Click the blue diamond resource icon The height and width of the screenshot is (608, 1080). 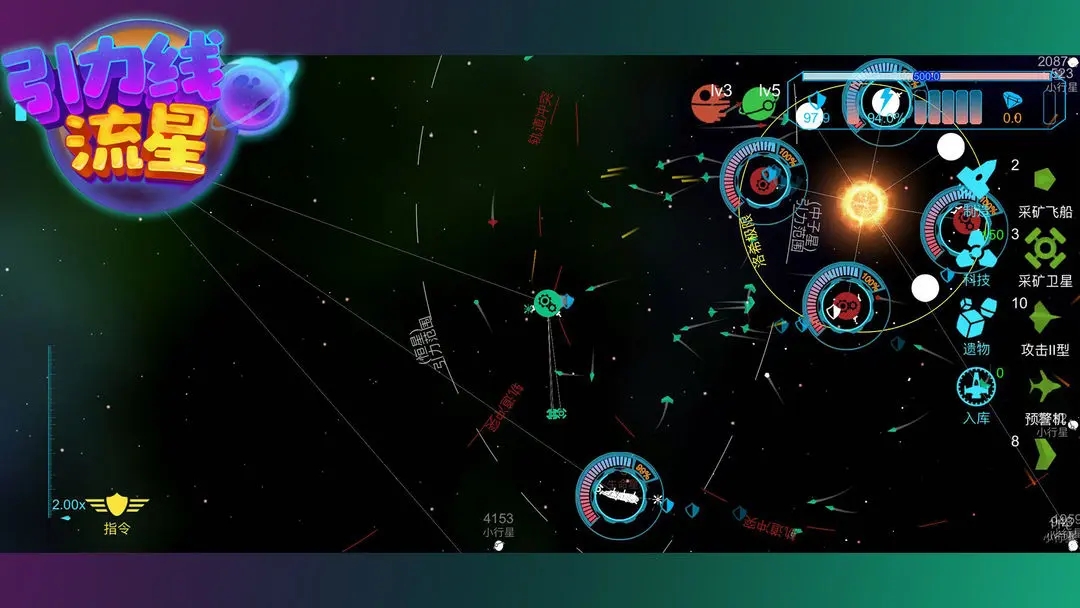tap(1011, 100)
